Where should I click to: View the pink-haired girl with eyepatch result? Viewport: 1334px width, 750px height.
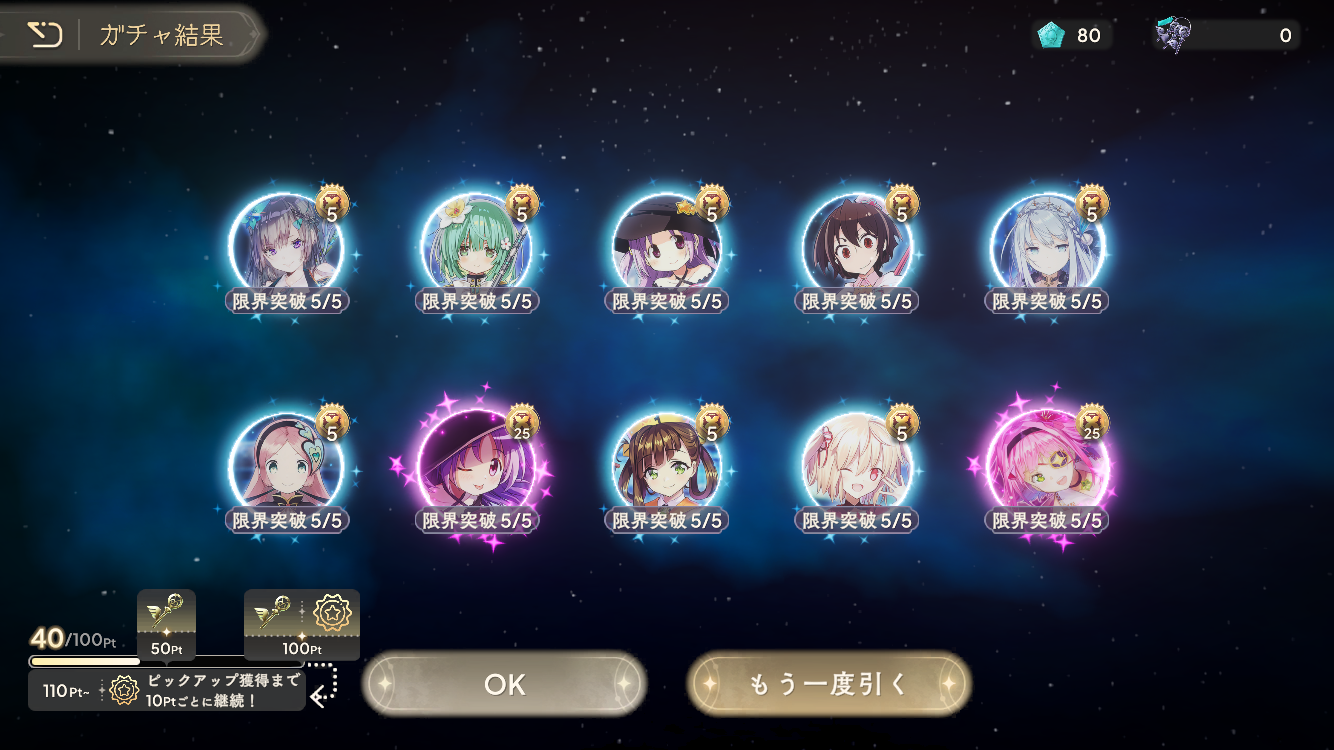click(x=1046, y=466)
